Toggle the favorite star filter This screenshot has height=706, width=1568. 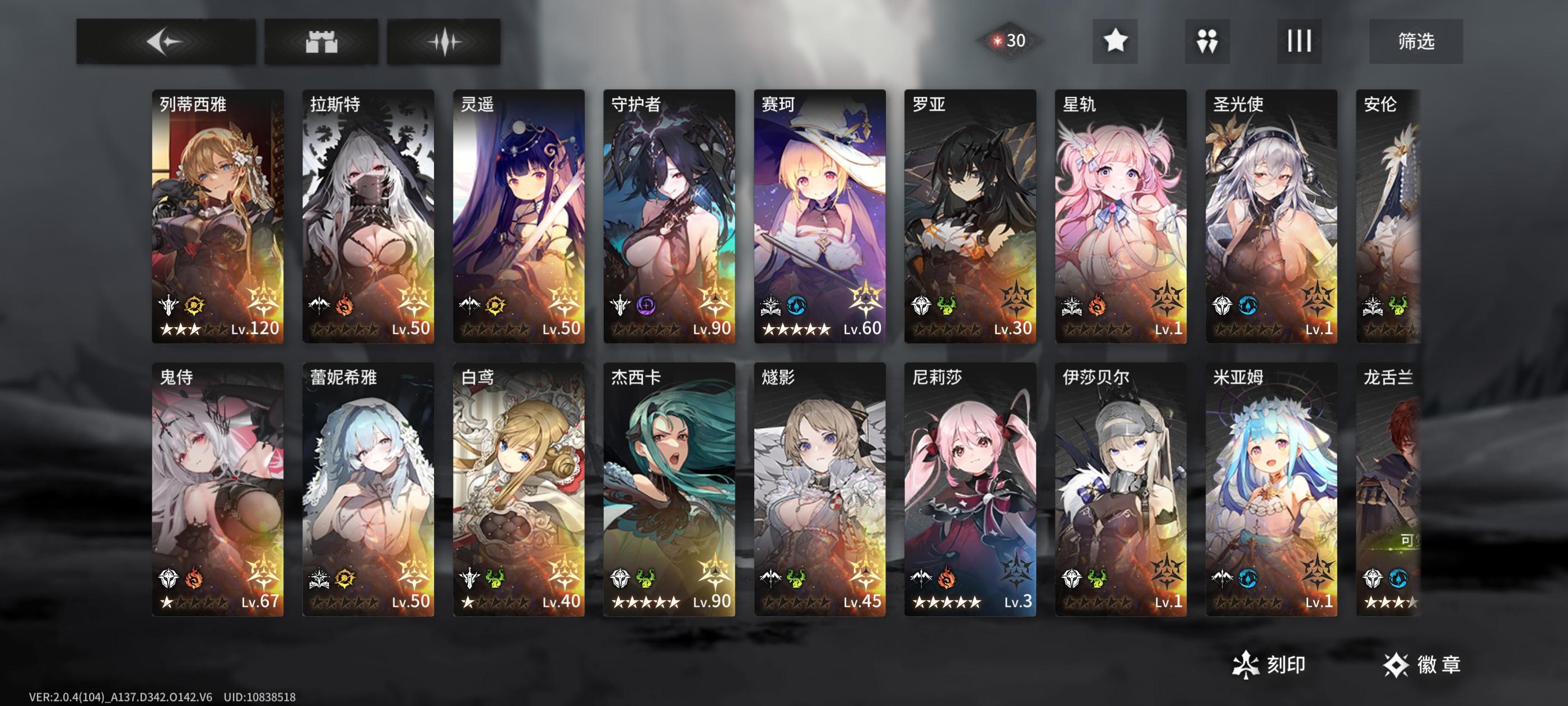pyautogui.click(x=1114, y=41)
